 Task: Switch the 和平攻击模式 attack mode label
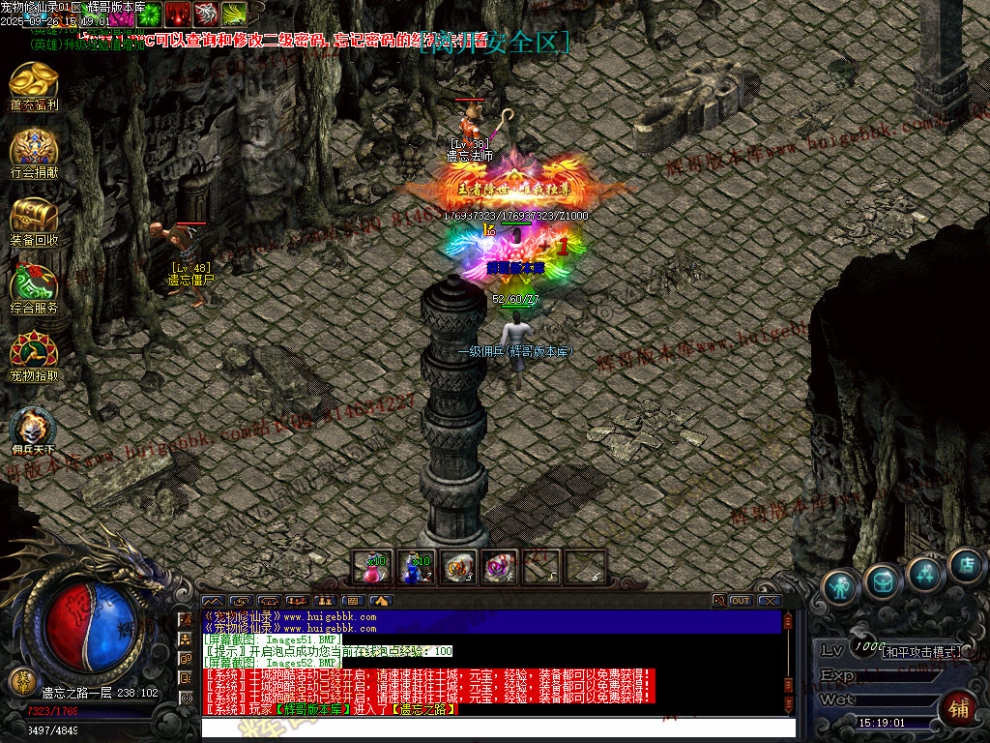(x=920, y=651)
